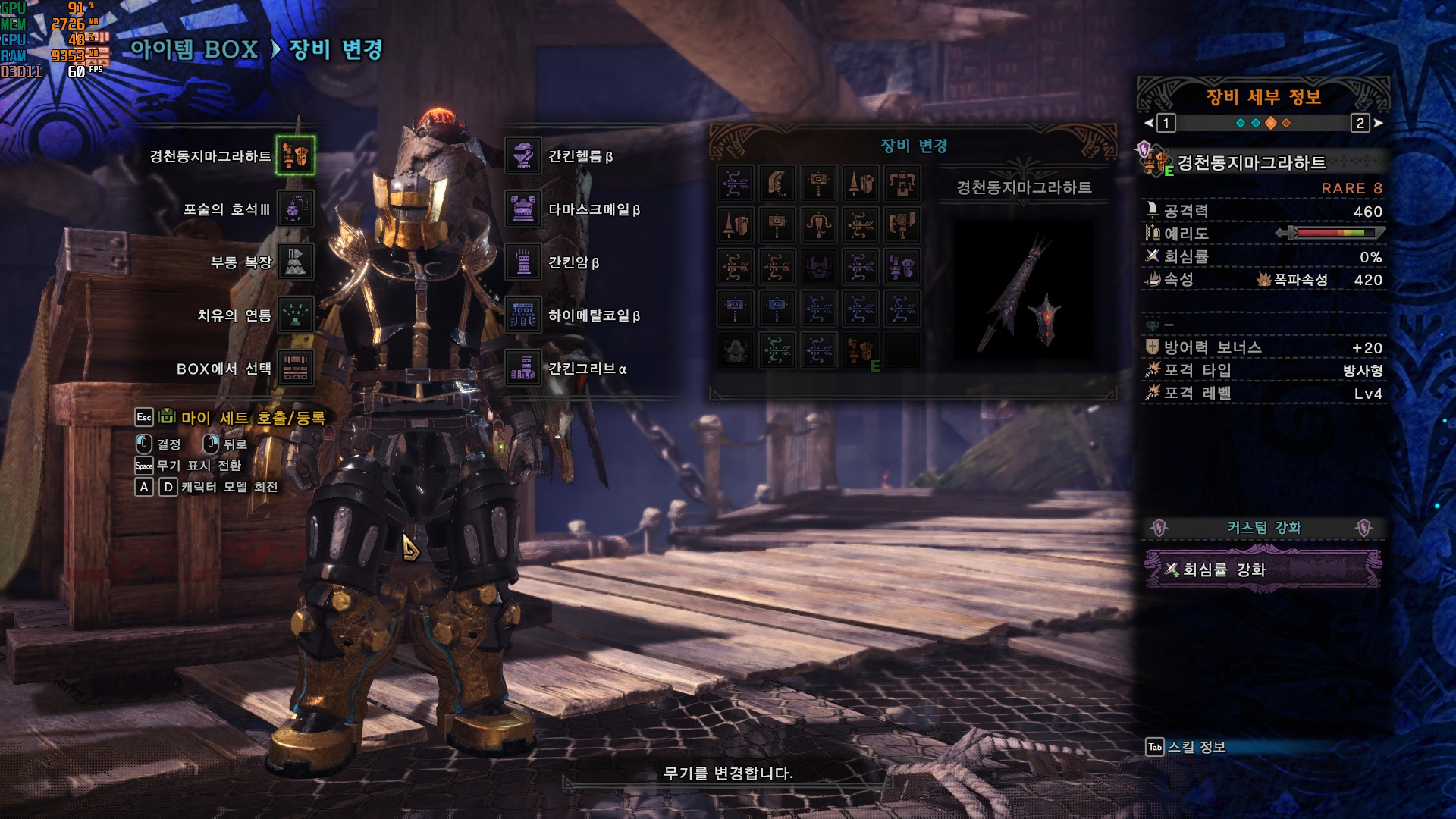Viewport: 1456px width, 819px height.
Task: Choose the 부동 복장 mantle slot
Action: 295,262
